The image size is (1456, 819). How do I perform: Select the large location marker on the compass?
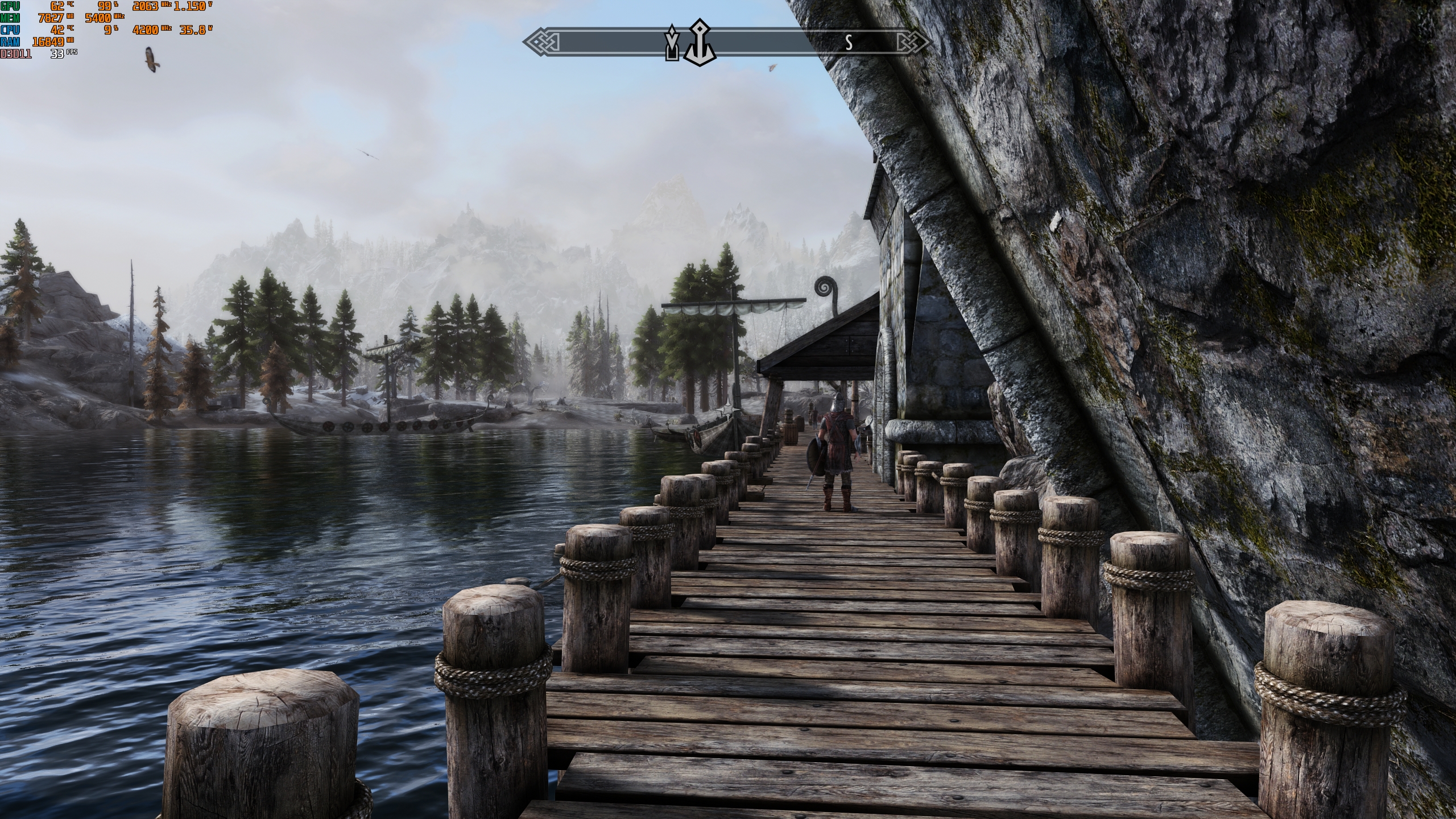pos(698,42)
